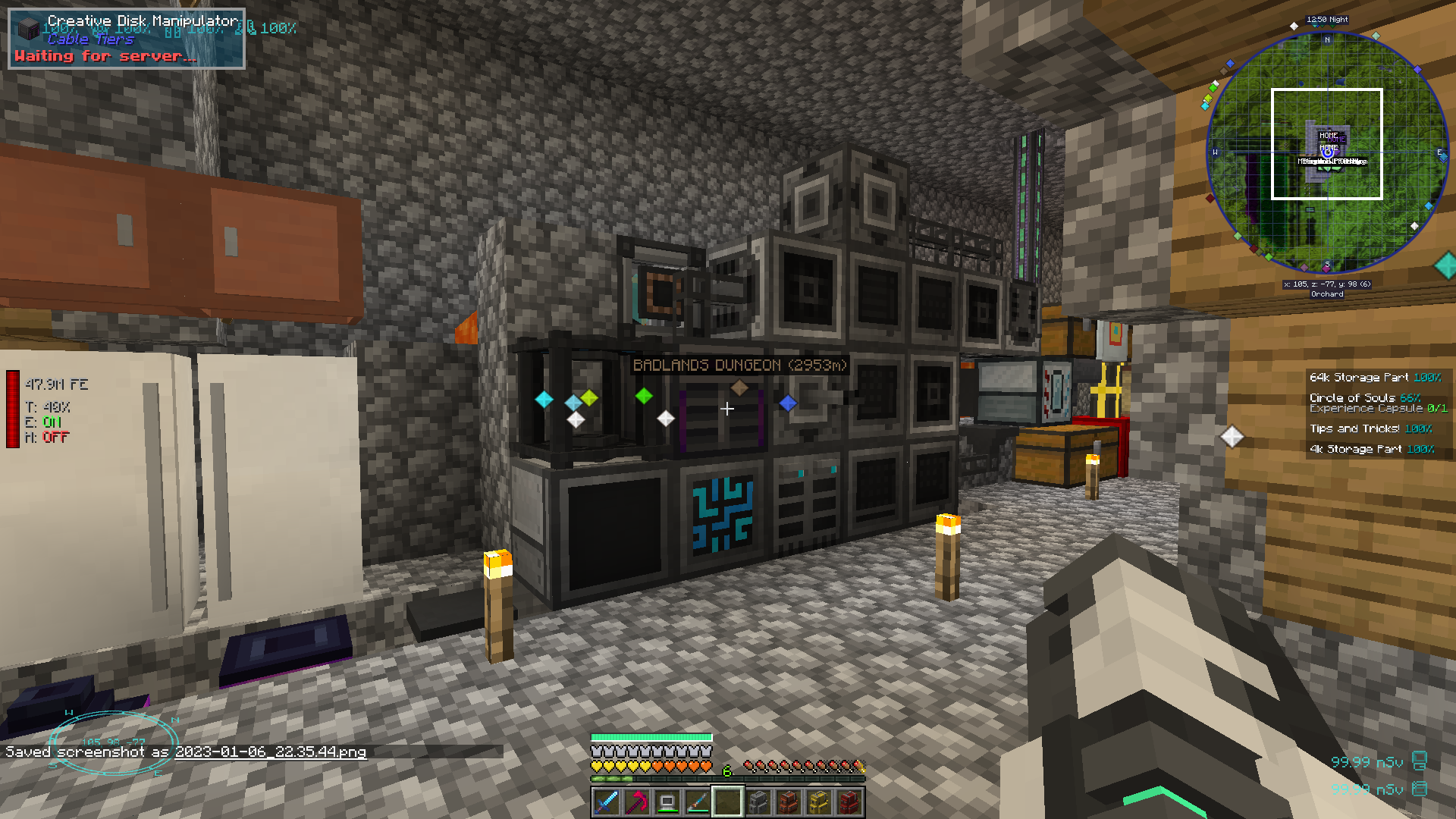The height and width of the screenshot is (819, 1456).
Task: Toggle the E: ON energy setting
Action: 43,423
